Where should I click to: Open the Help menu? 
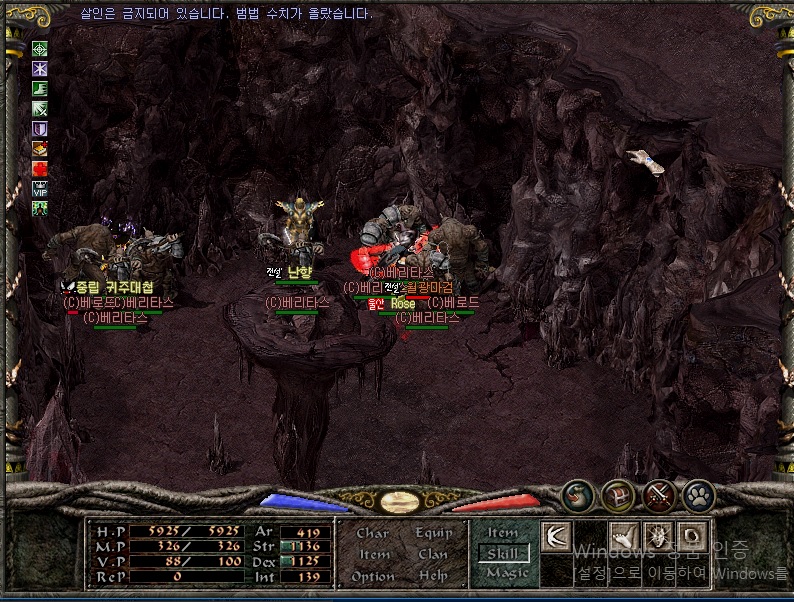coord(433,576)
